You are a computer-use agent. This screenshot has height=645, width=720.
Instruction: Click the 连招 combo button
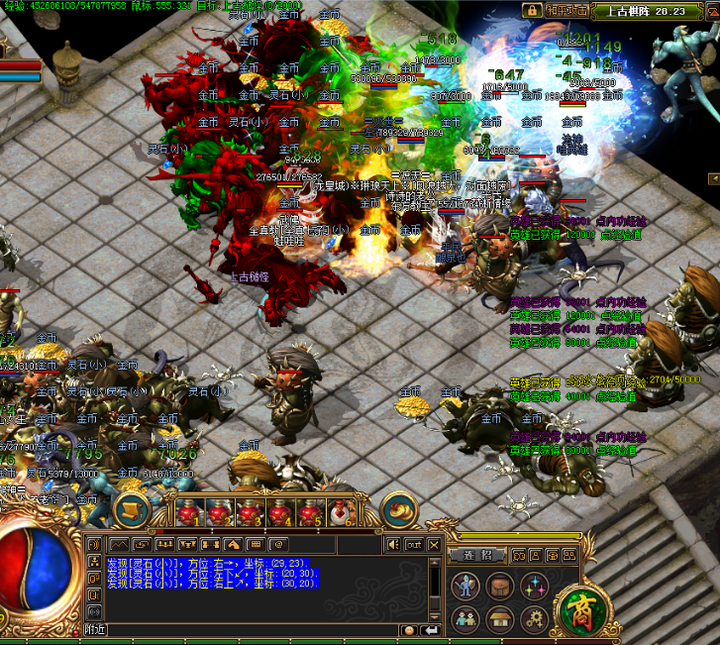(477, 554)
